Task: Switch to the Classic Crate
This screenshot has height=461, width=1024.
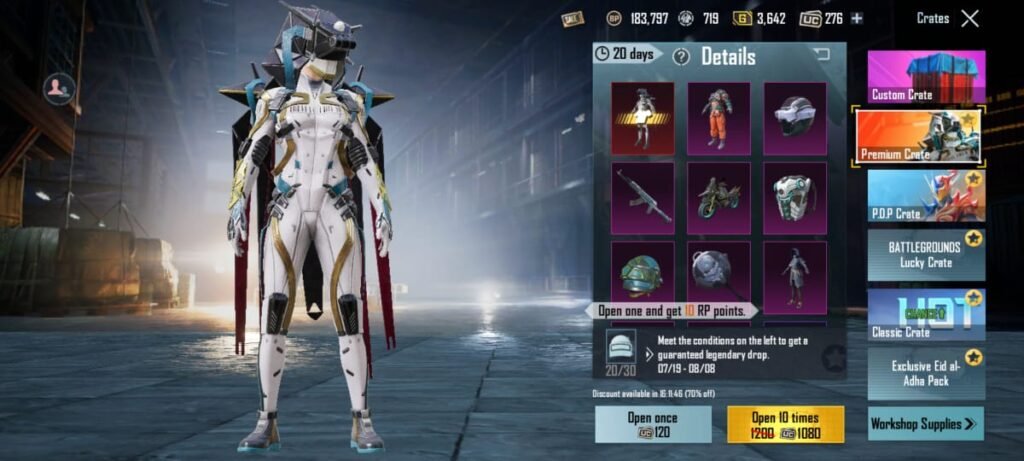Action: [x=925, y=314]
